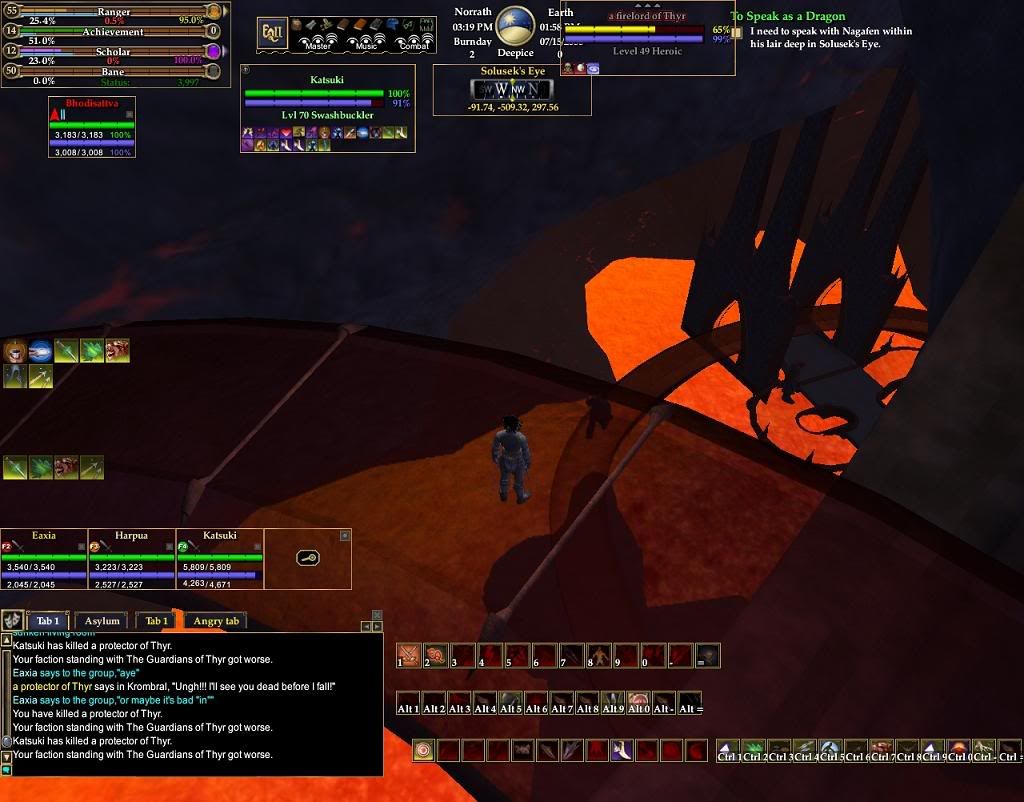
Task: Select Katsuki in the group window
Action: click(219, 556)
